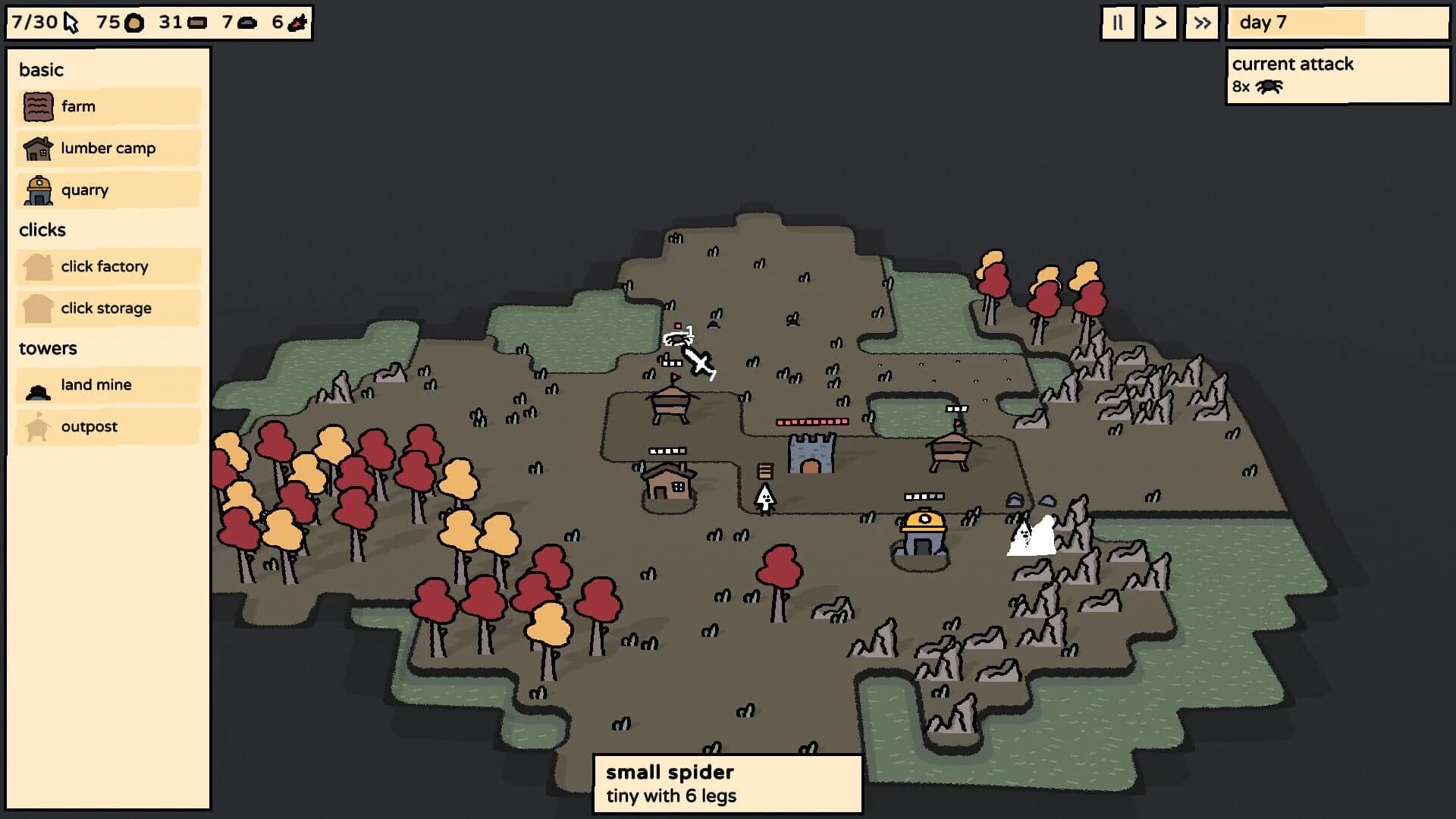The image size is (1456, 819).
Task: Collapse the clicks section header
Action: (42, 230)
